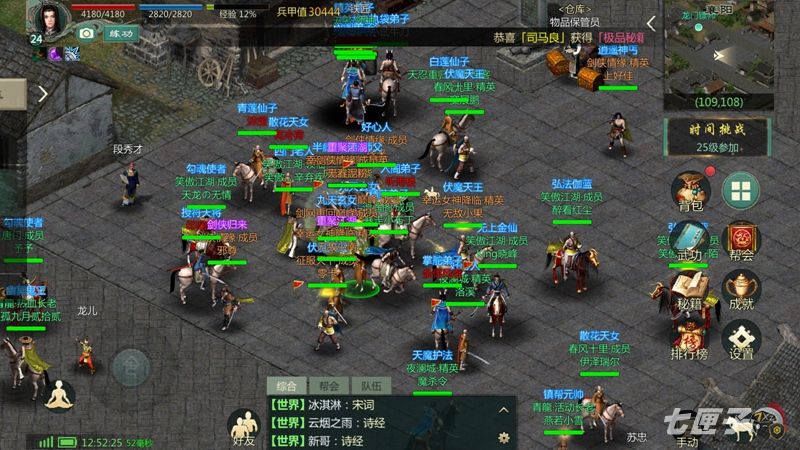Open the 武功 martial arts menu
Image resolution: width=800 pixels, height=450 pixels.
690,240
